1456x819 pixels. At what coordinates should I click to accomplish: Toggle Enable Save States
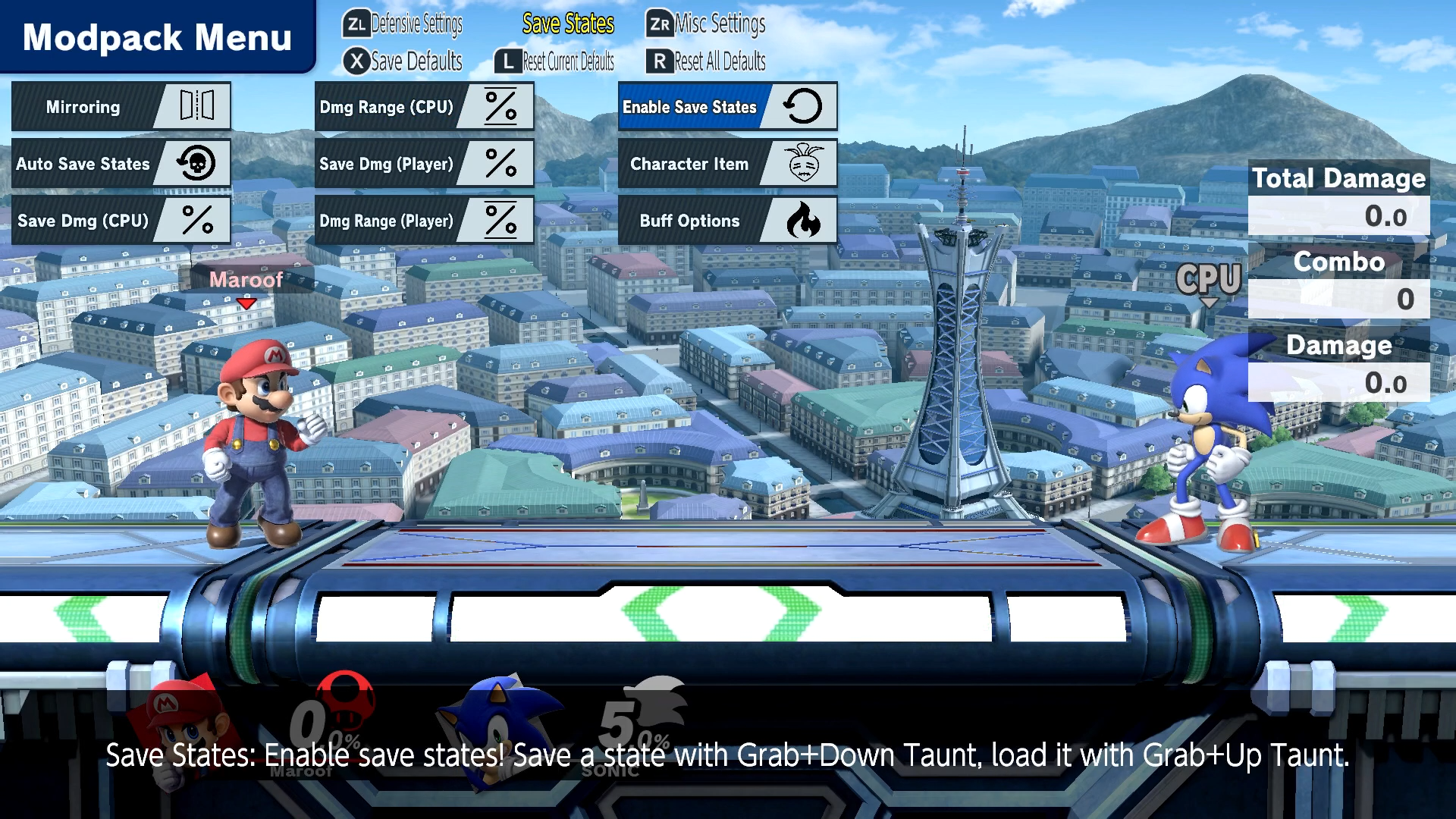(x=727, y=107)
